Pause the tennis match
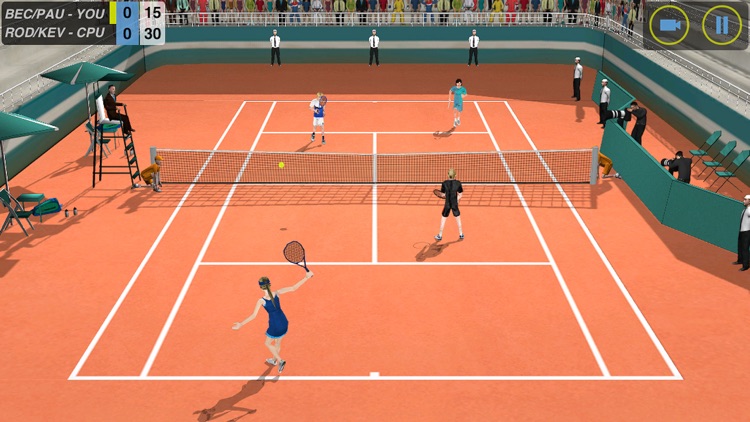750x422 pixels. tap(721, 25)
